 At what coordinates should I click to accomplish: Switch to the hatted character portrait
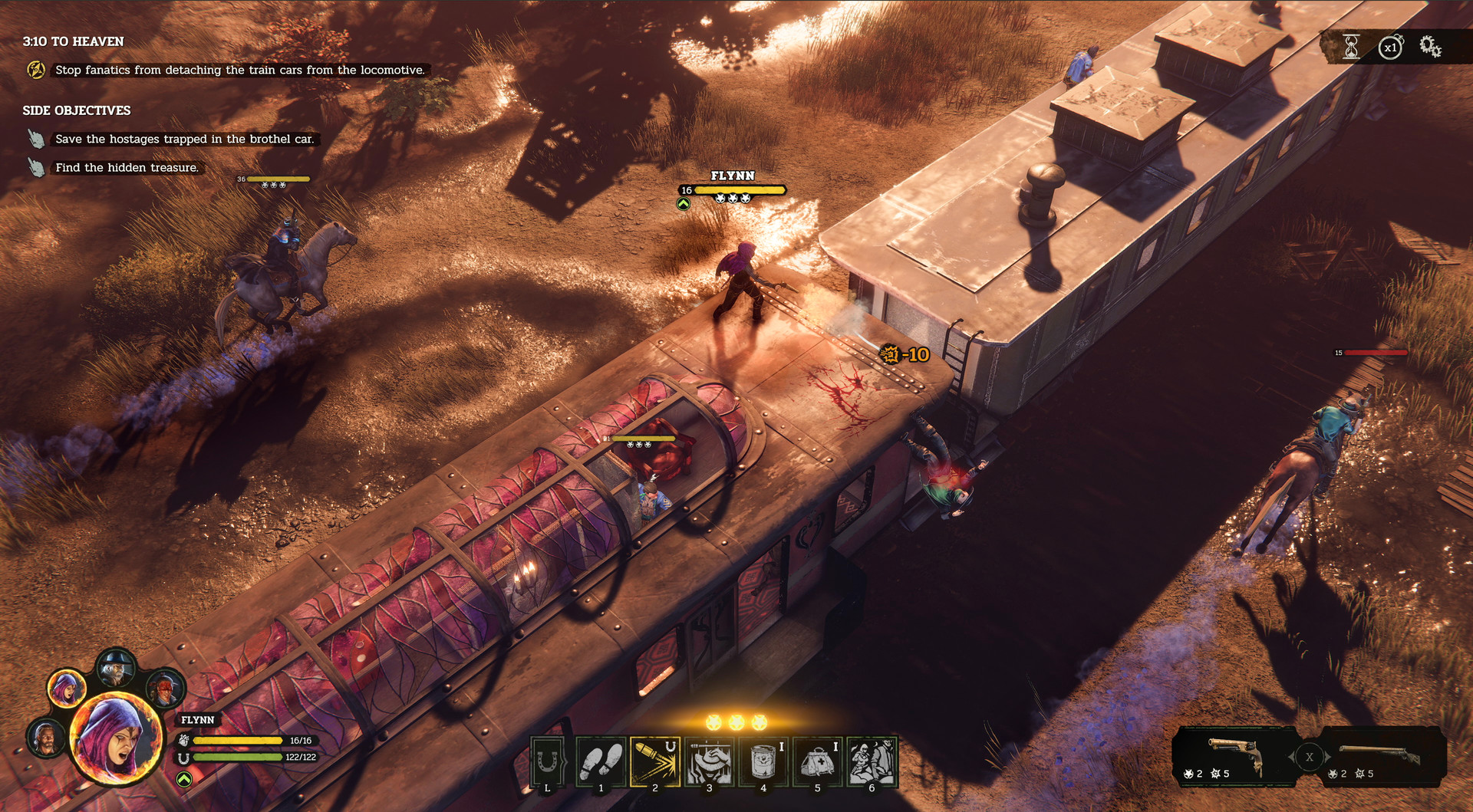(117, 667)
